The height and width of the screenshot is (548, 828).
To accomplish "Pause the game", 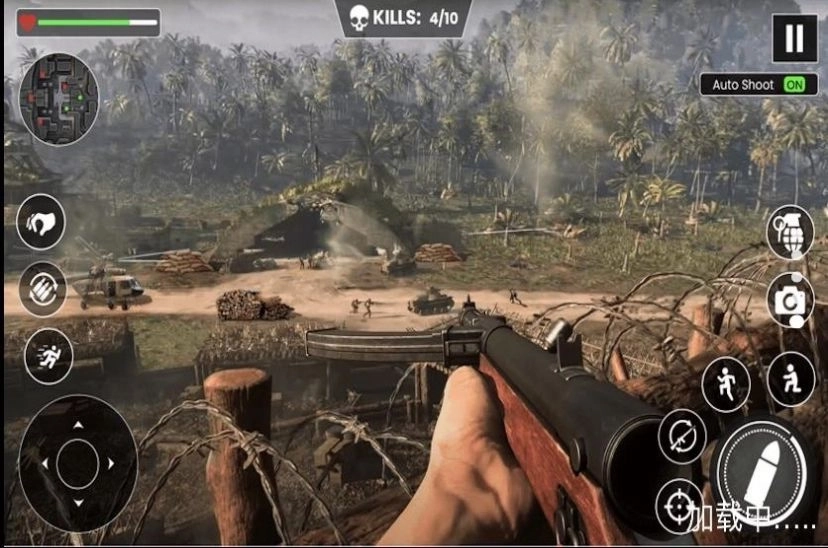I will click(794, 39).
